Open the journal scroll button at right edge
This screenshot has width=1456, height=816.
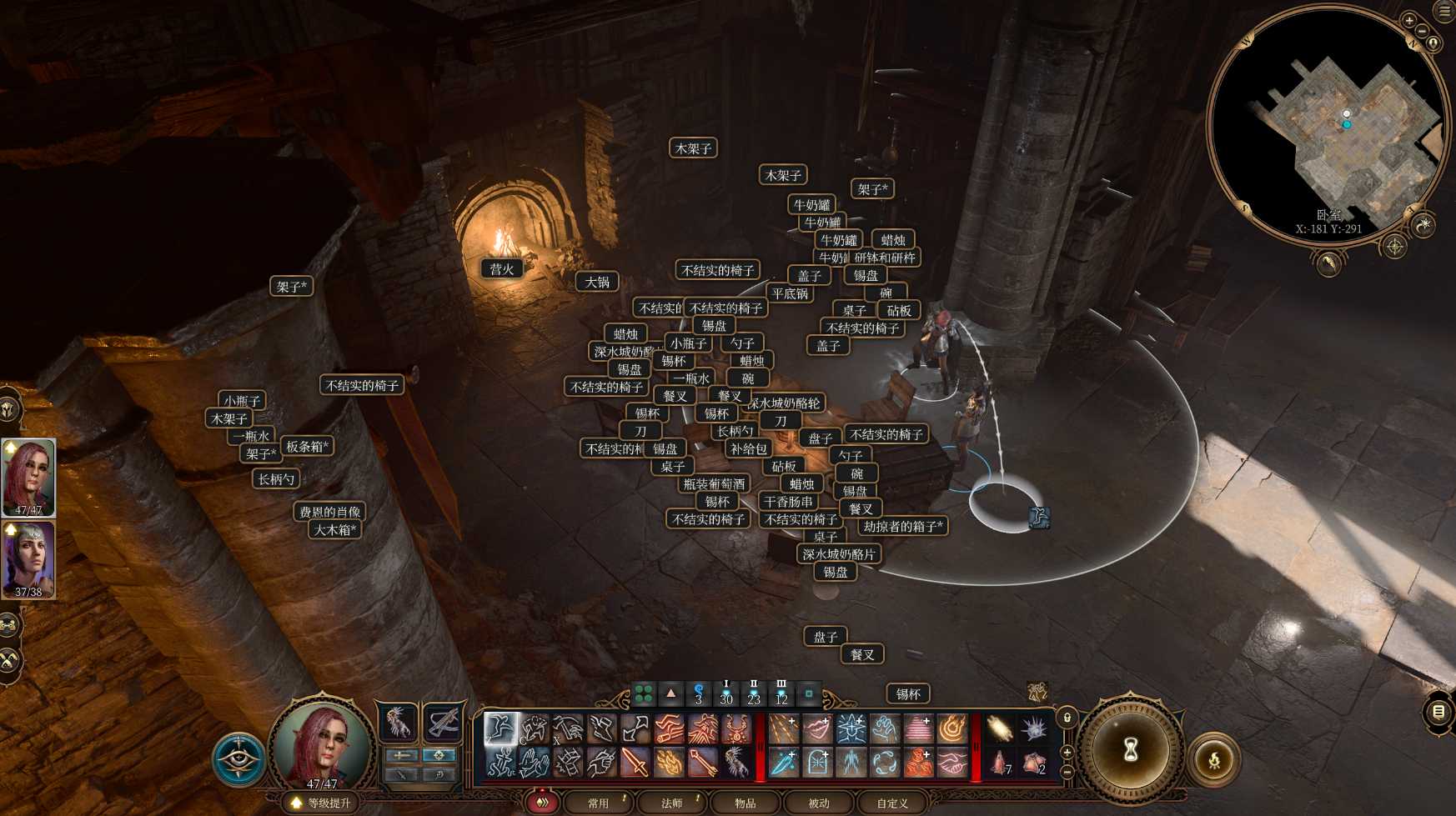coord(1438,712)
